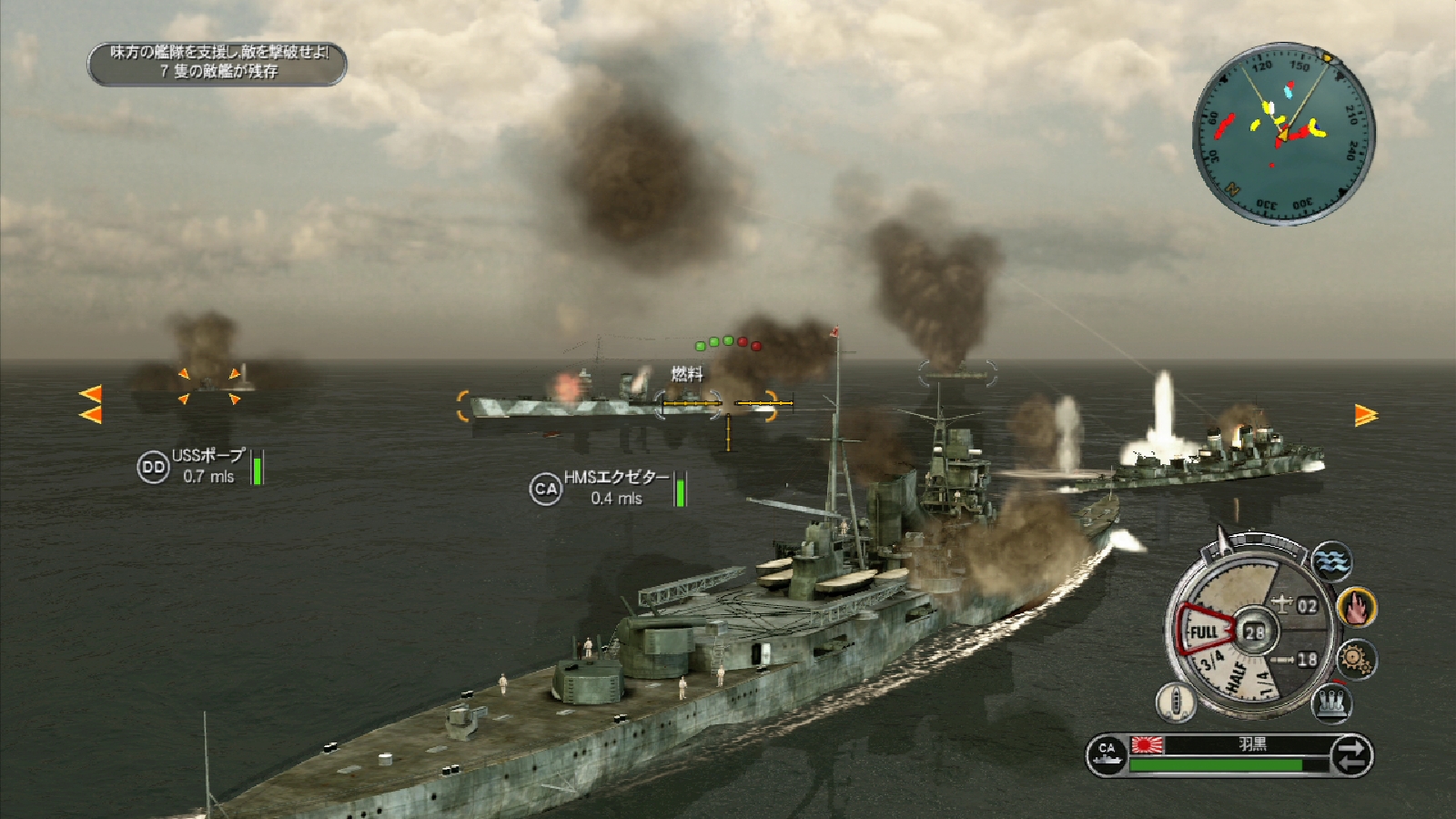Select the water waves repair icon
1456x819 pixels.
coord(1332,560)
